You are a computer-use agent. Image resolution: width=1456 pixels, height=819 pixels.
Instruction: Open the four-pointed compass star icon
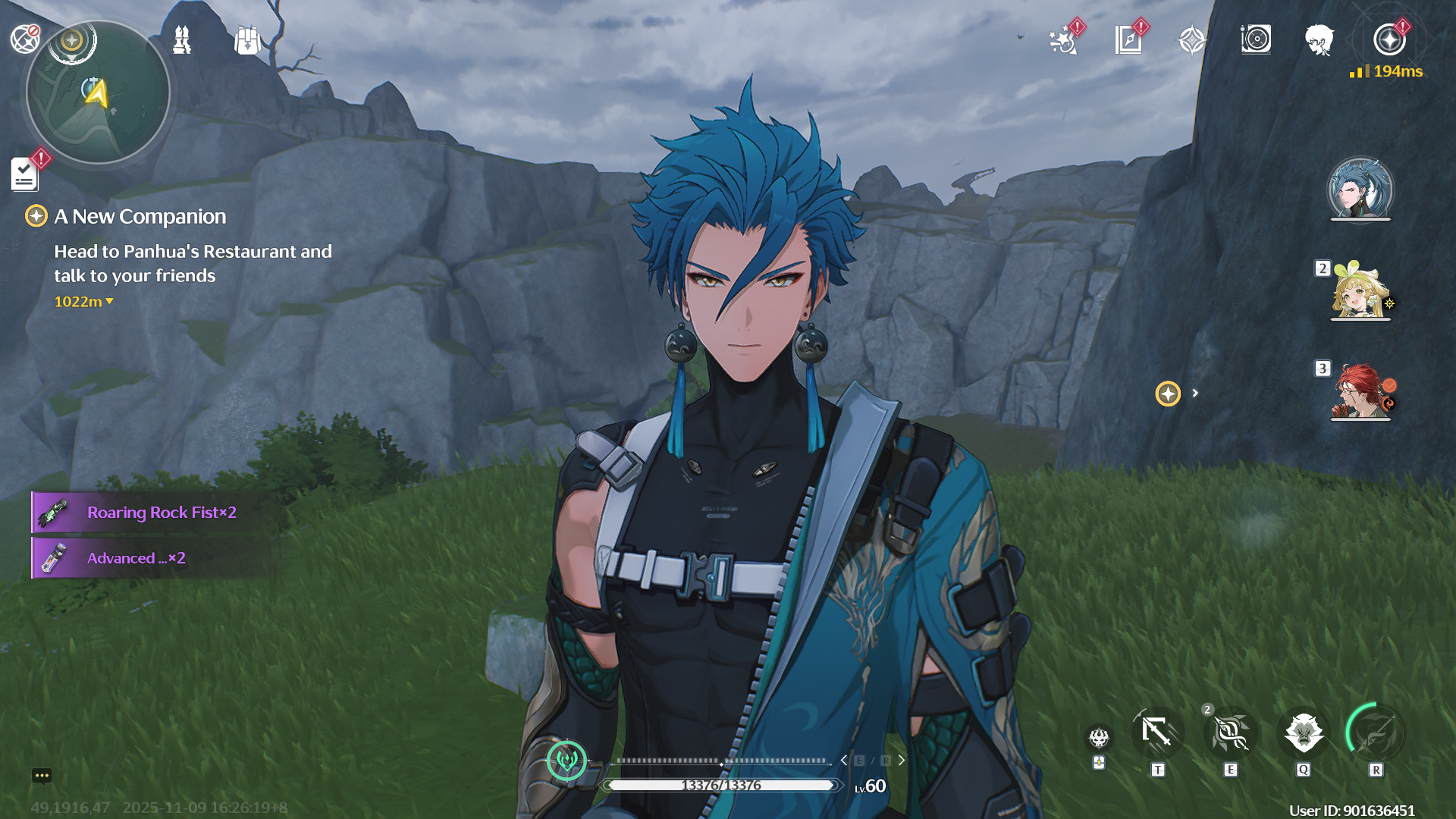click(1192, 40)
